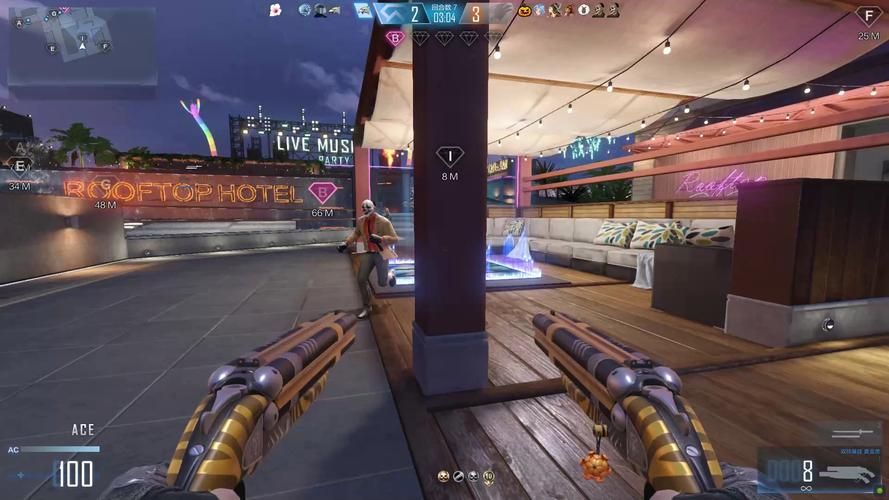Select the pumpkin avatar on the scoreboard
This screenshot has width=889, height=500.
pos(524,10)
